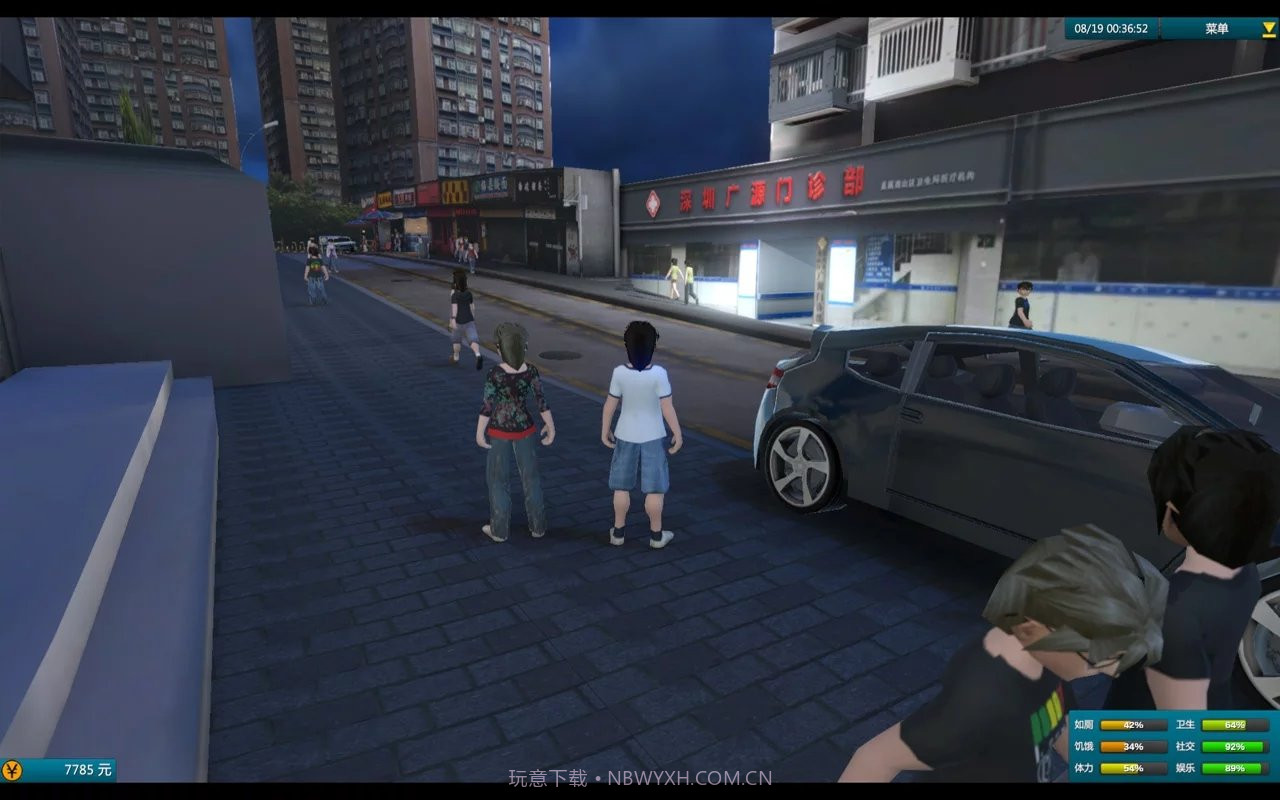Click the yellow yen coin icon
The image size is (1280, 800).
click(x=12, y=769)
